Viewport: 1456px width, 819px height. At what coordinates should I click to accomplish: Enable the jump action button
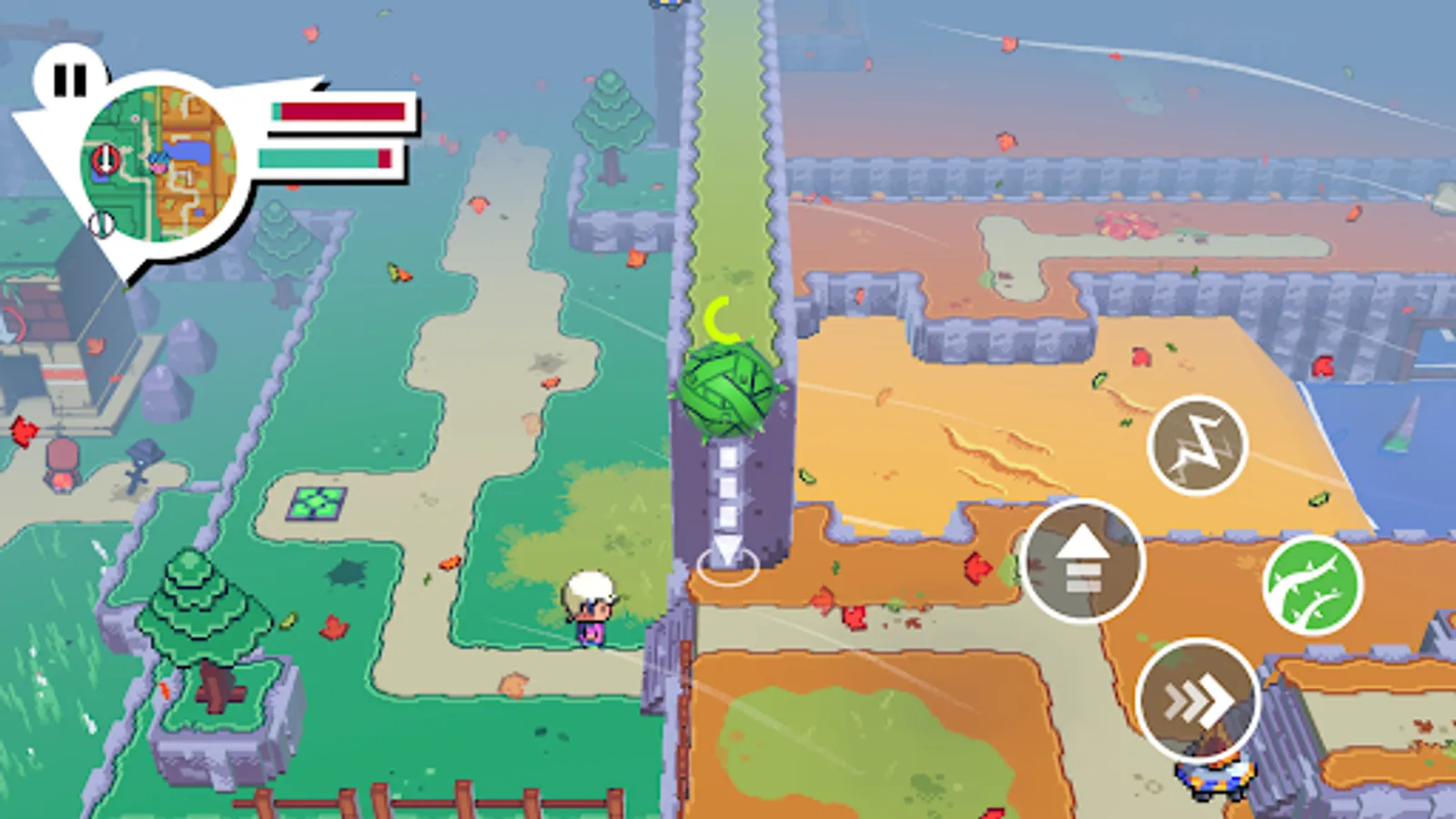pos(1083,561)
